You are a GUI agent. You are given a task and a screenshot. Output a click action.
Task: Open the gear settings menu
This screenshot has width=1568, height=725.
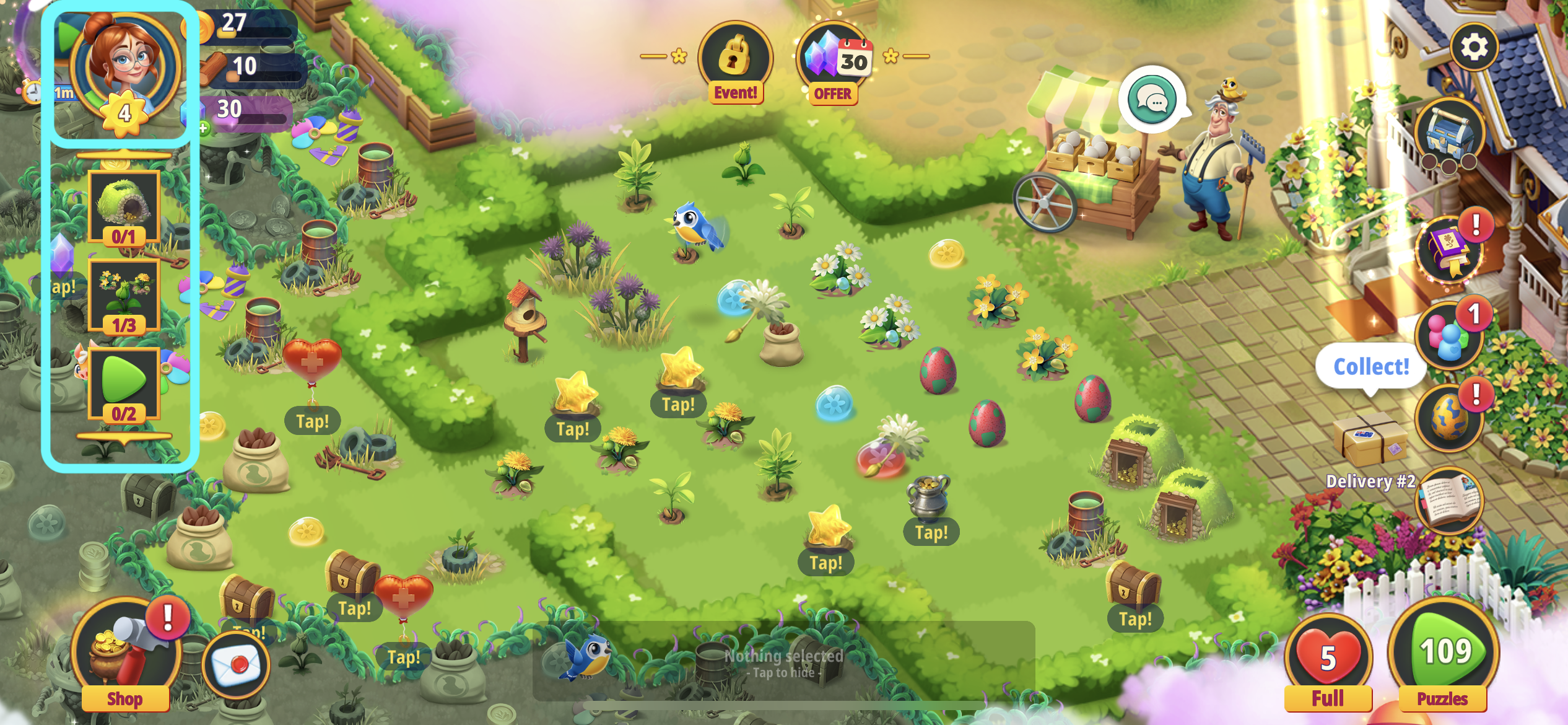pyautogui.click(x=1474, y=47)
